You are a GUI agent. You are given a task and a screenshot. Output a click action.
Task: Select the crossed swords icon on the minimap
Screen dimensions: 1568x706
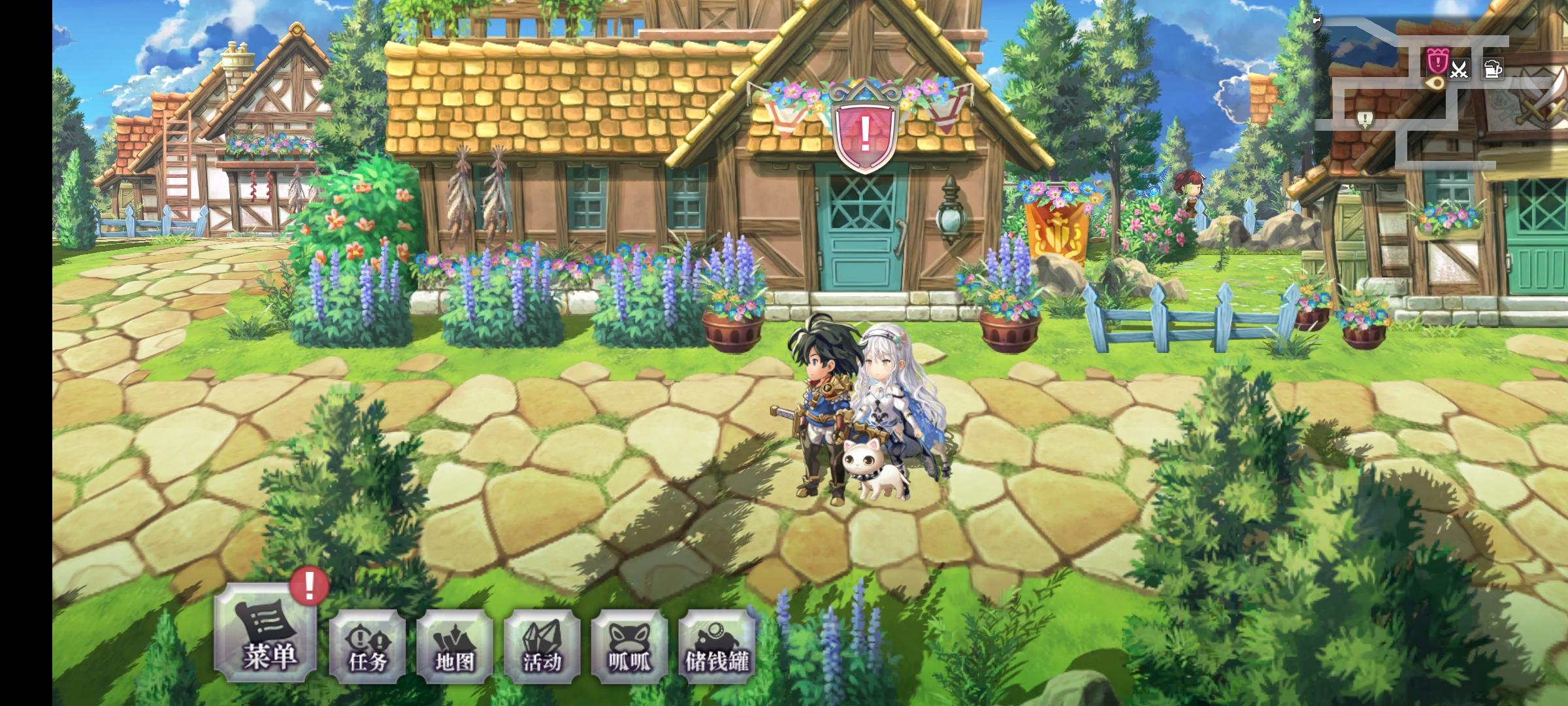click(x=1461, y=68)
